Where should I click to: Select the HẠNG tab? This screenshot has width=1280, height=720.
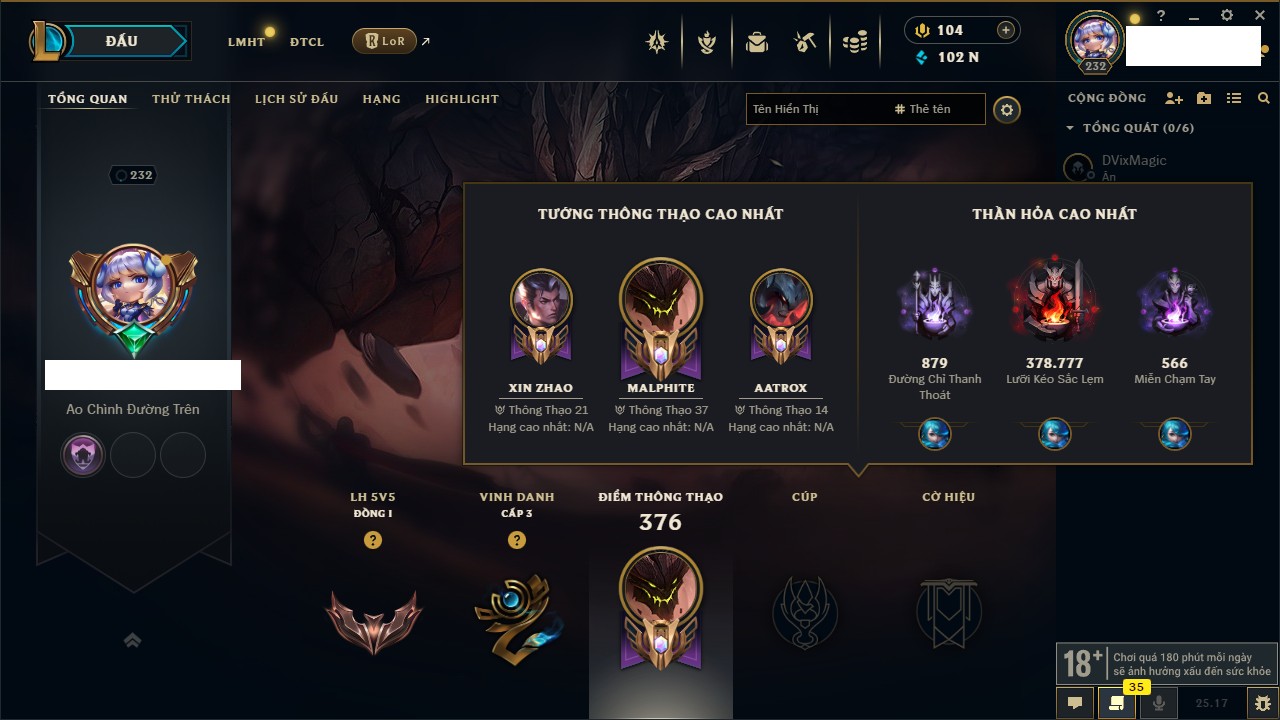click(x=381, y=99)
